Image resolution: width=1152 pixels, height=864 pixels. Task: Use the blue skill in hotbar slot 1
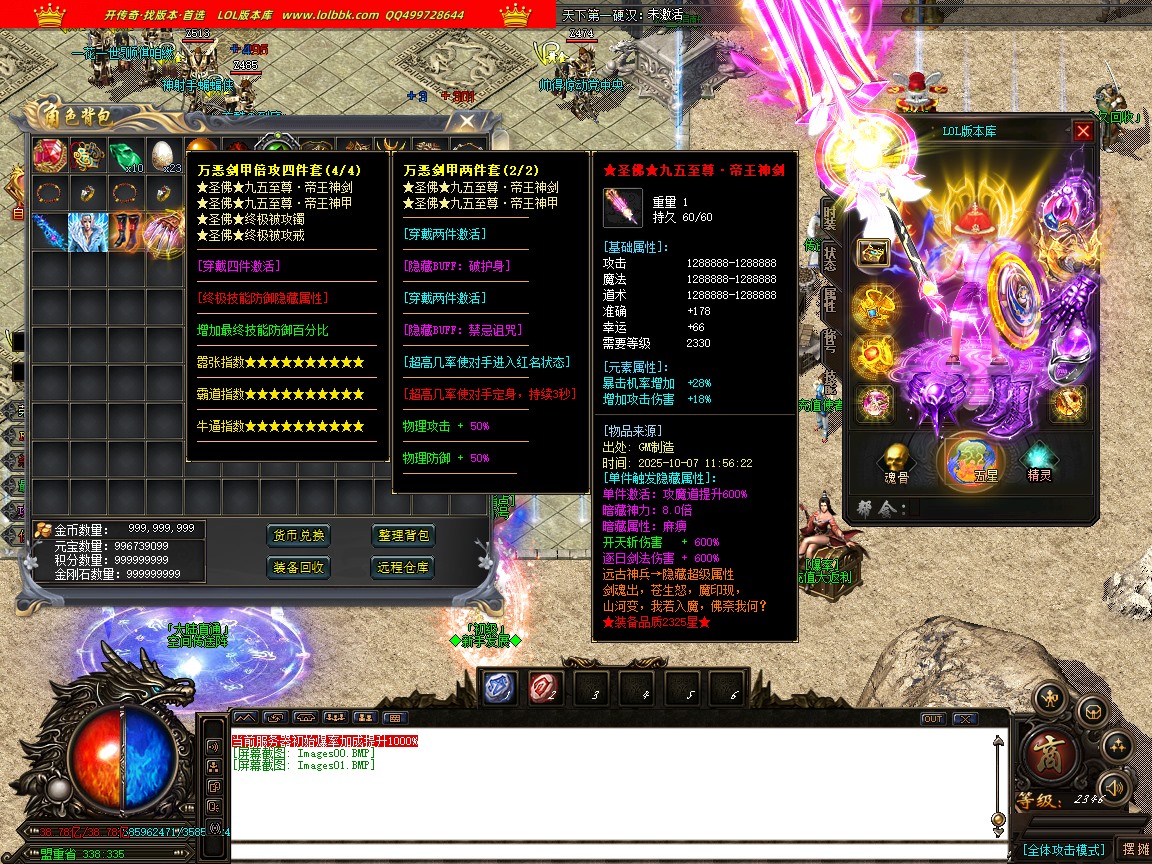click(500, 687)
